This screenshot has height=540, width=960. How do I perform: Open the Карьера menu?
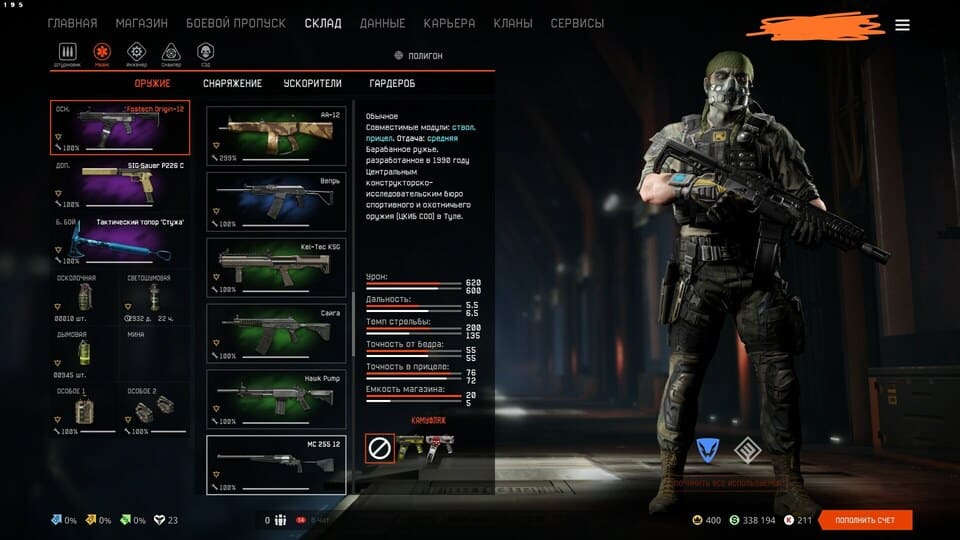pyautogui.click(x=449, y=23)
